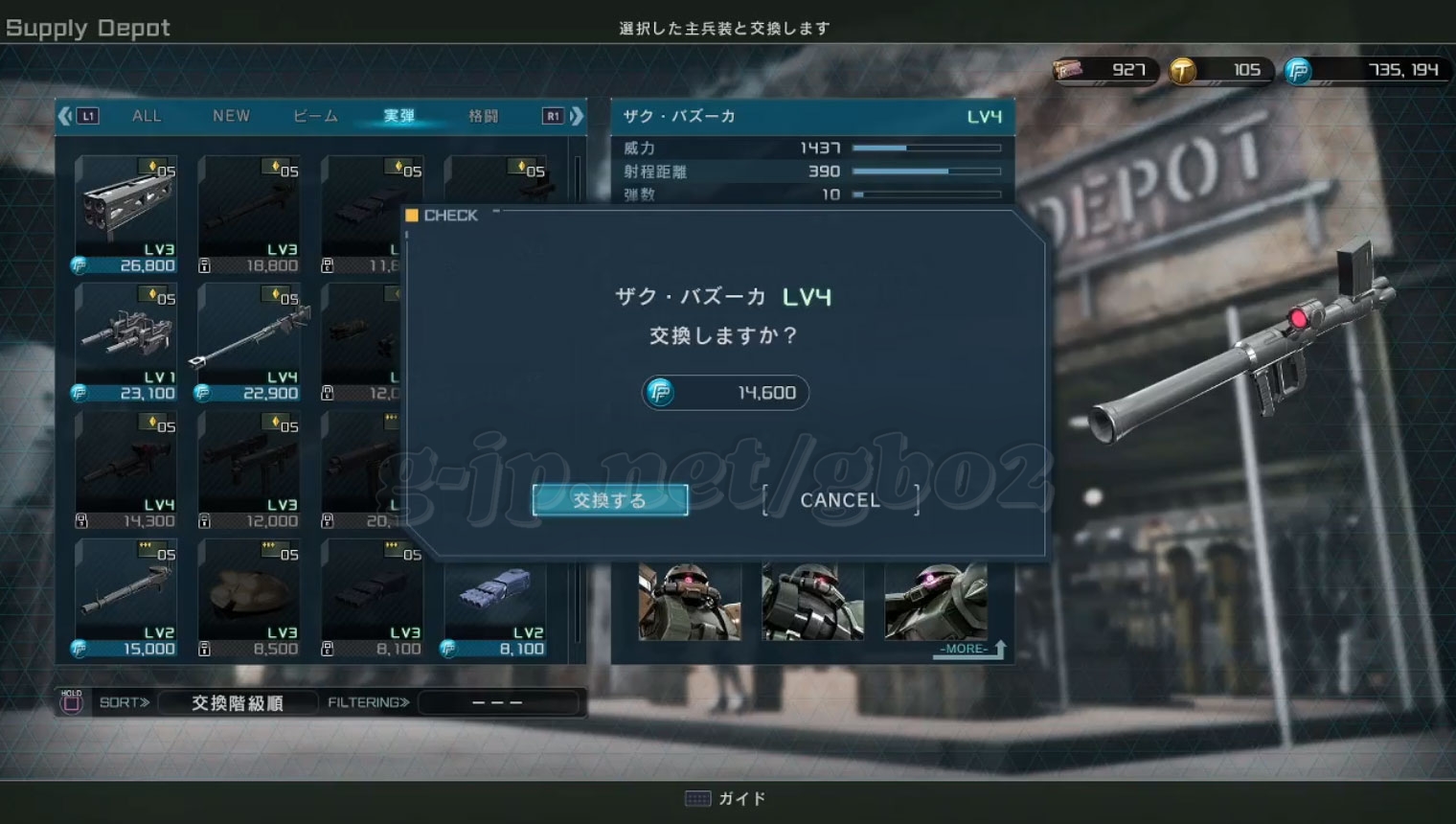Confirm exchange with 交換する button

[x=610, y=499]
